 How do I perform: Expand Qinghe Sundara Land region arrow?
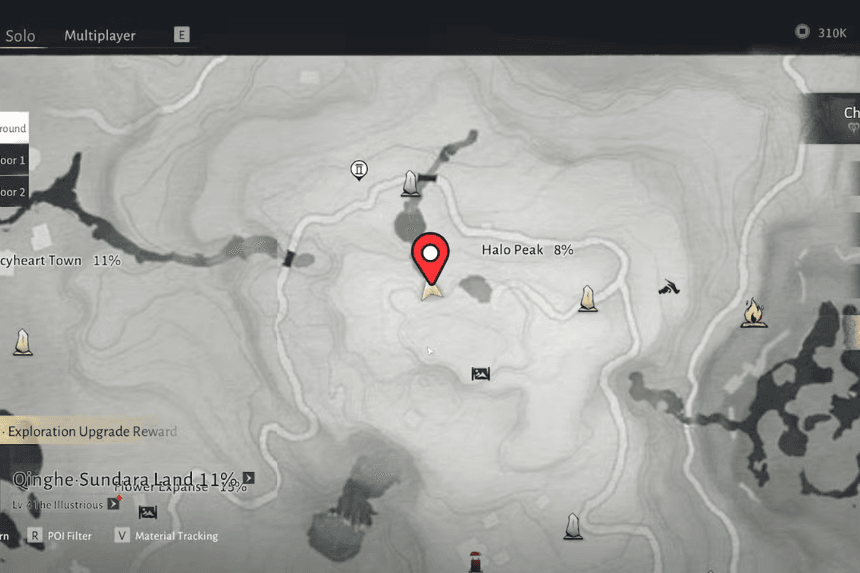[x=248, y=478]
